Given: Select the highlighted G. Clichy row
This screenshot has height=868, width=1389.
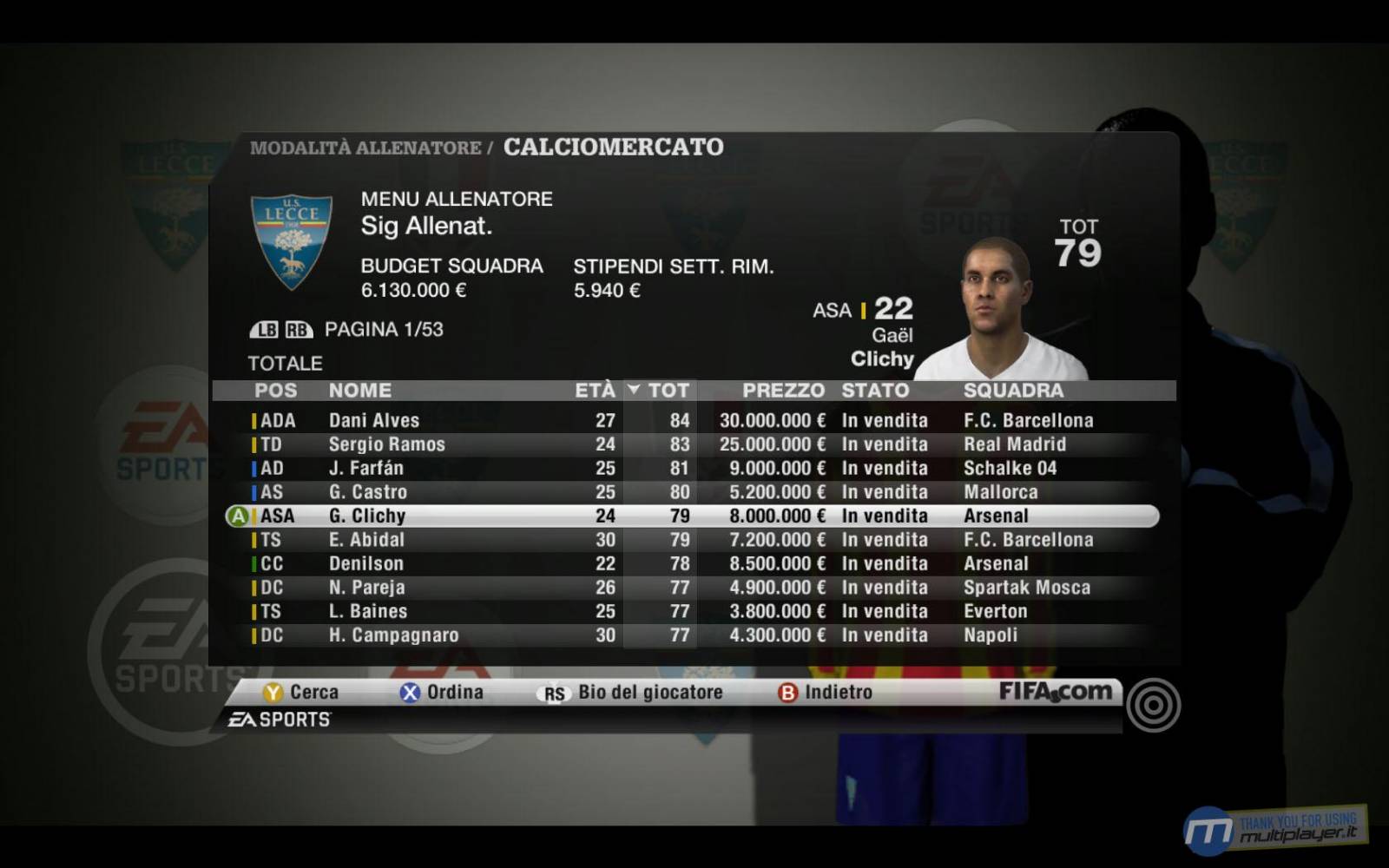Looking at the screenshot, I should point(367,516).
